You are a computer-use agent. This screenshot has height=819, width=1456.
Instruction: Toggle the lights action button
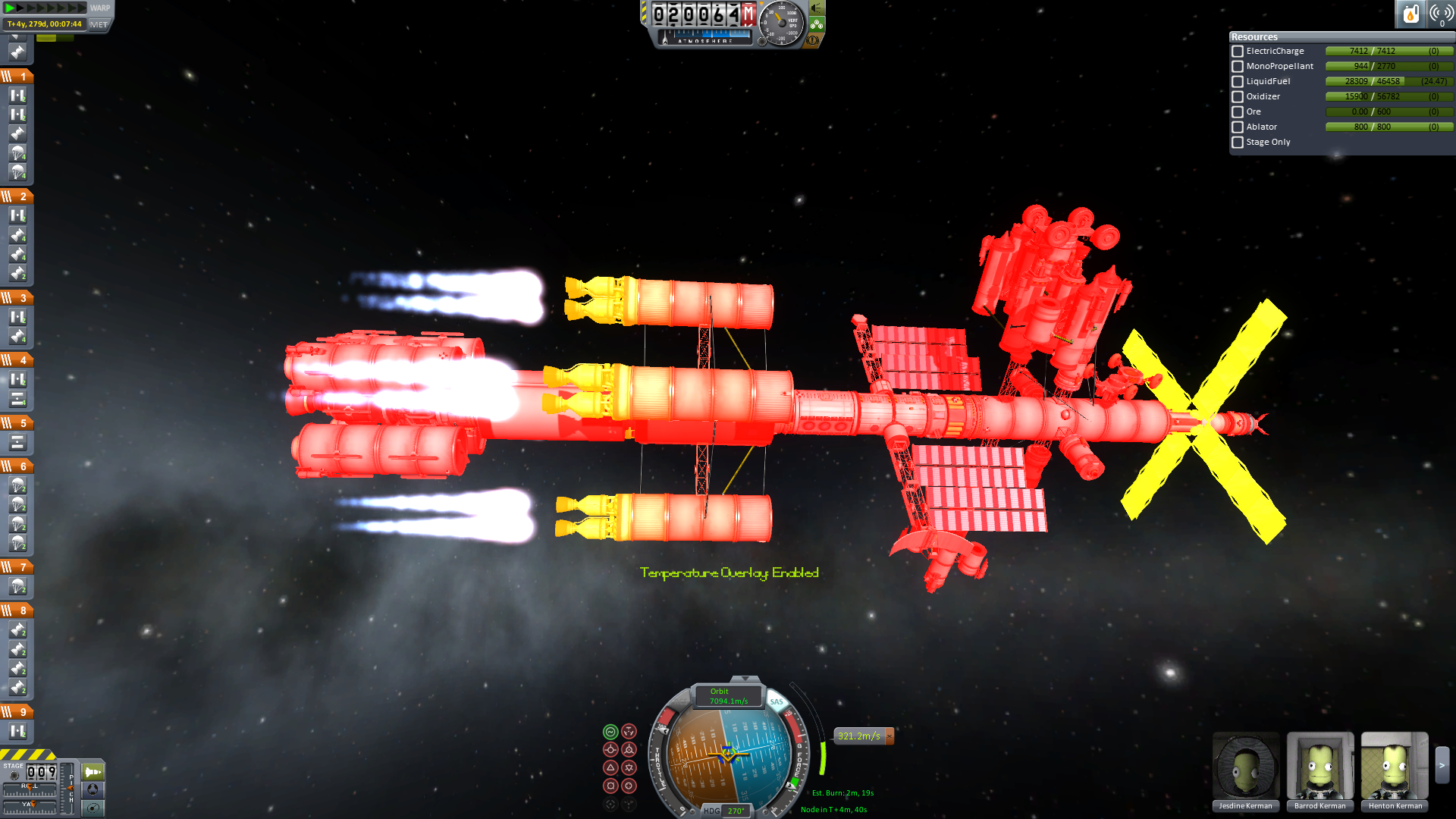click(x=817, y=8)
